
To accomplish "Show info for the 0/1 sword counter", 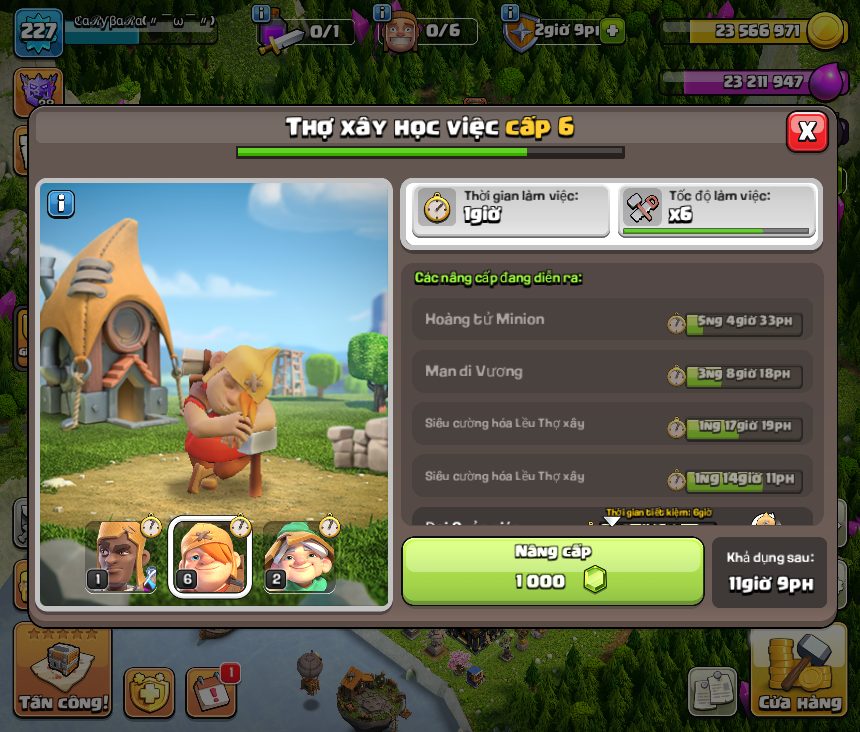I will pos(262,13).
